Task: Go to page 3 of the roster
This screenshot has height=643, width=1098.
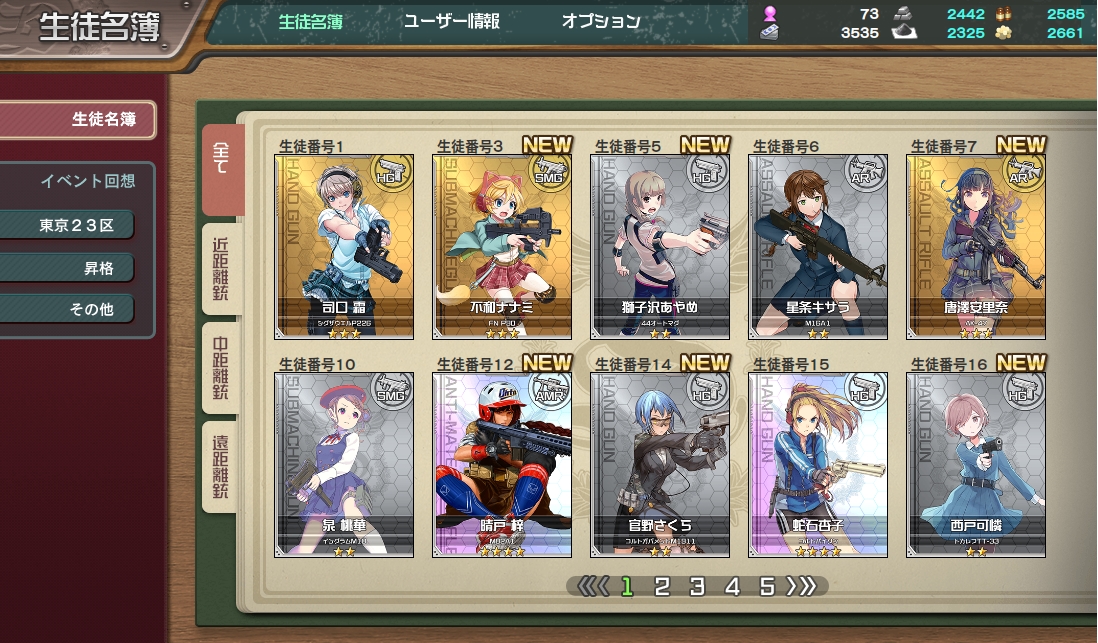Action: (x=697, y=587)
